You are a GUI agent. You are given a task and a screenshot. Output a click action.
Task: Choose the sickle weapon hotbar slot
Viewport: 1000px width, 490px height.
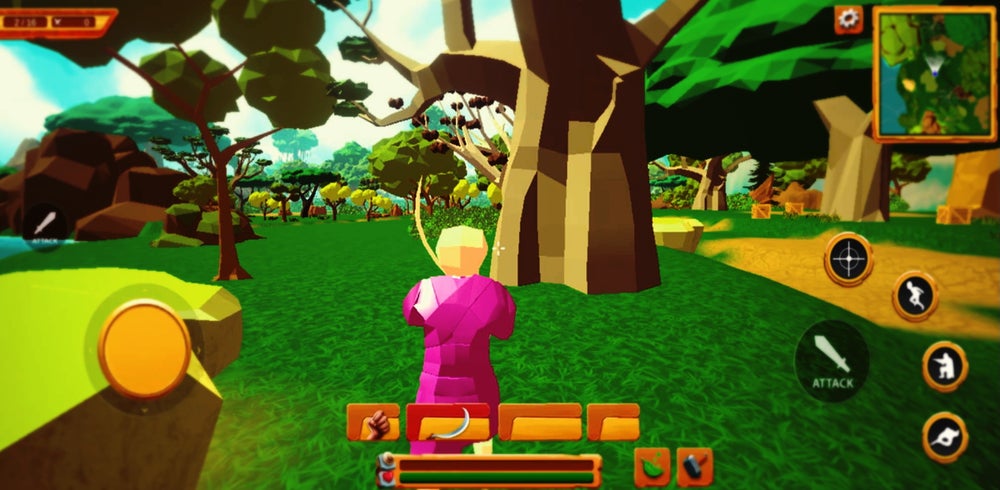click(x=448, y=423)
